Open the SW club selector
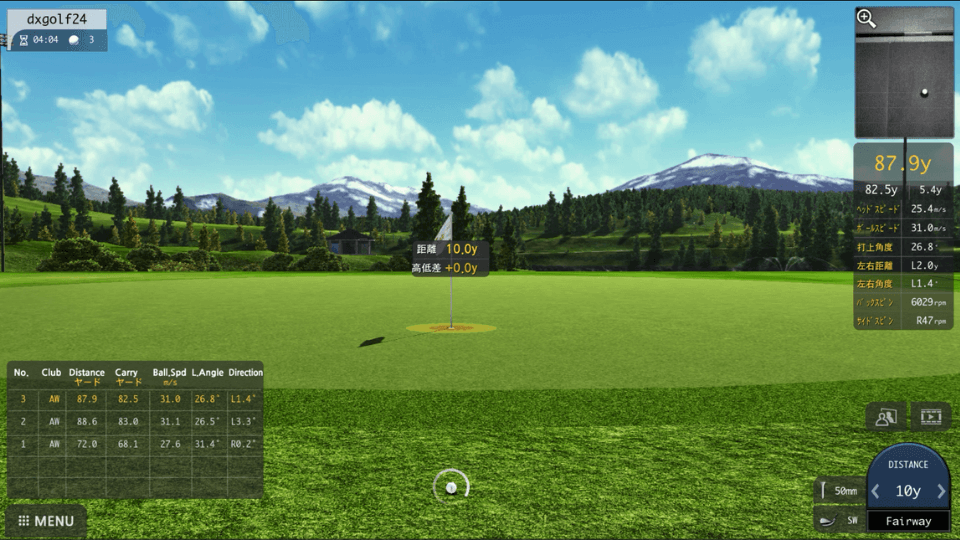Screen dimensions: 960x540 pyautogui.click(x=838, y=521)
